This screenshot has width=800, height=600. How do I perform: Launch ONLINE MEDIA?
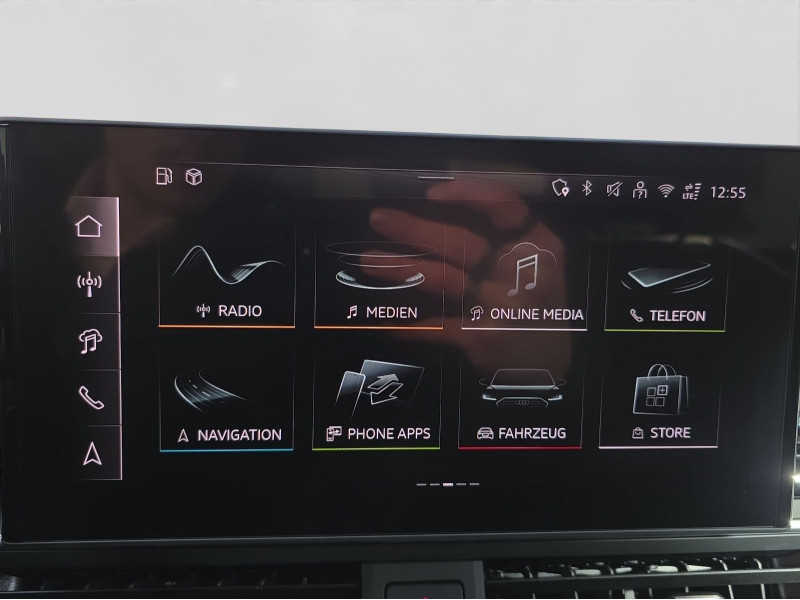point(525,283)
